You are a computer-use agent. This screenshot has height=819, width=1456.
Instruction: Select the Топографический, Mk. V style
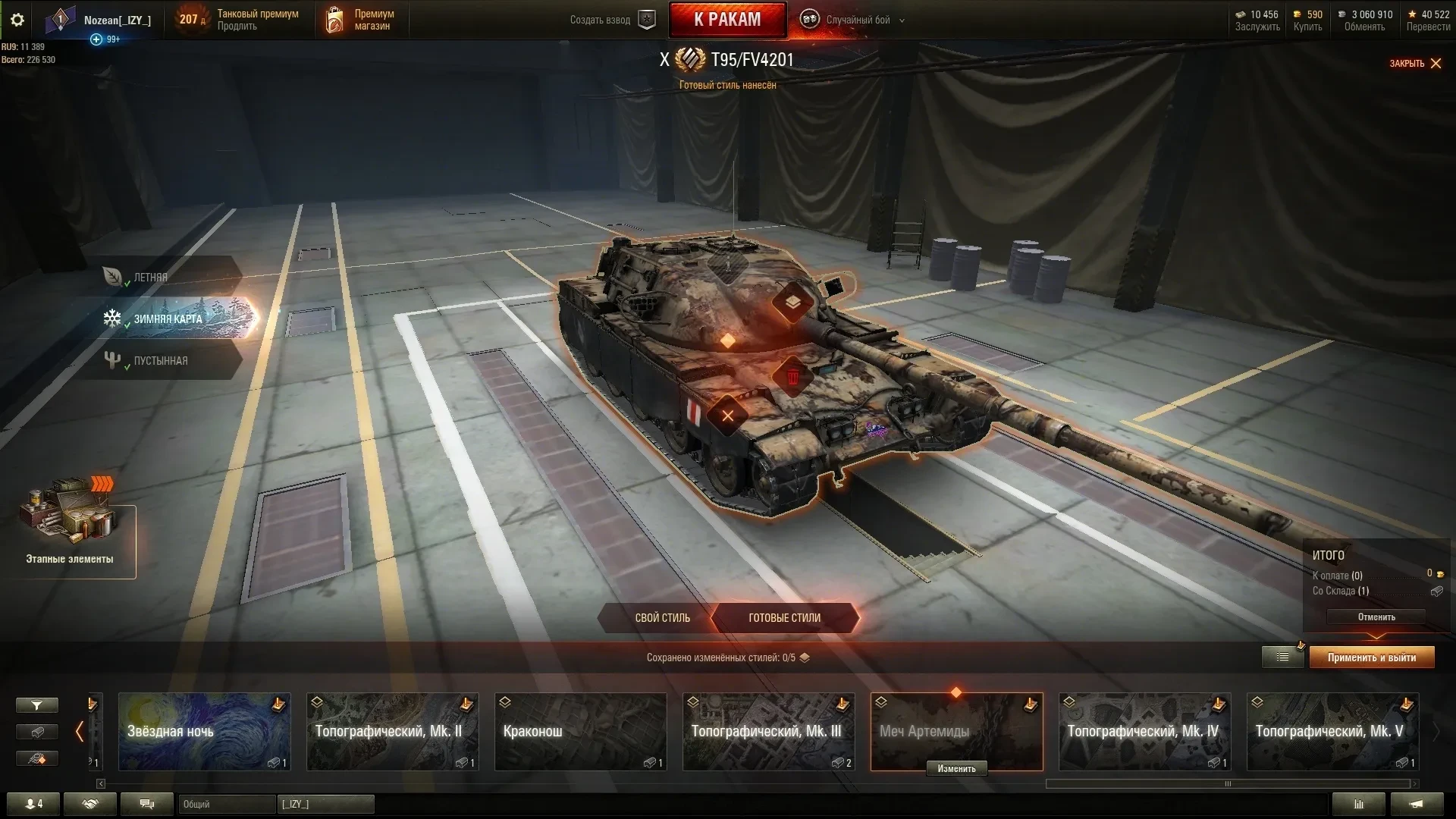click(1332, 731)
